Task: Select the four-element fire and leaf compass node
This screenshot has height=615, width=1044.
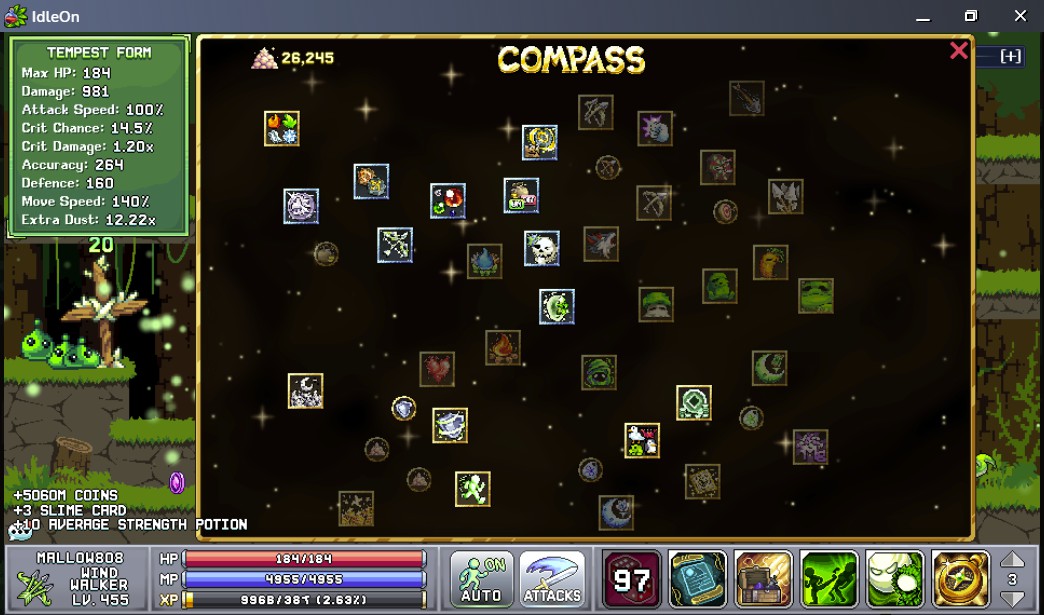Action: (282, 128)
